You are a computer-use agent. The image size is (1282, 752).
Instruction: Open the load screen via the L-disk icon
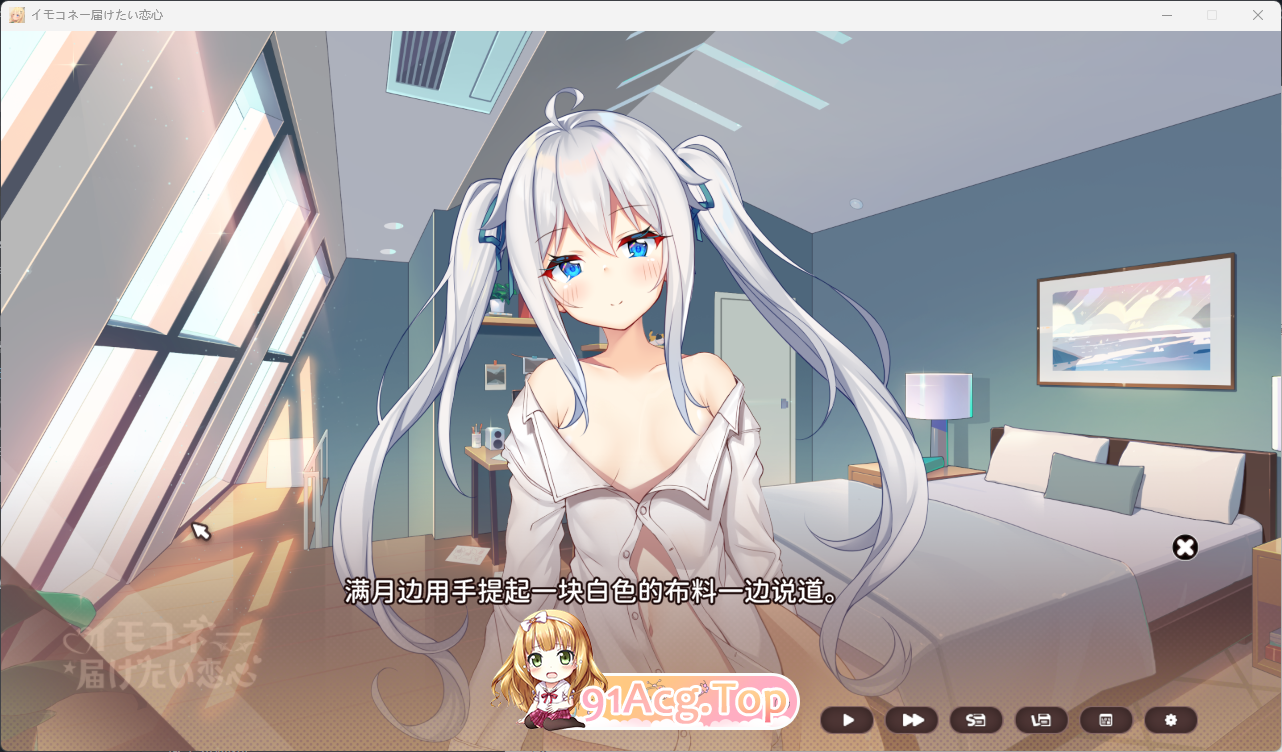click(x=1041, y=720)
